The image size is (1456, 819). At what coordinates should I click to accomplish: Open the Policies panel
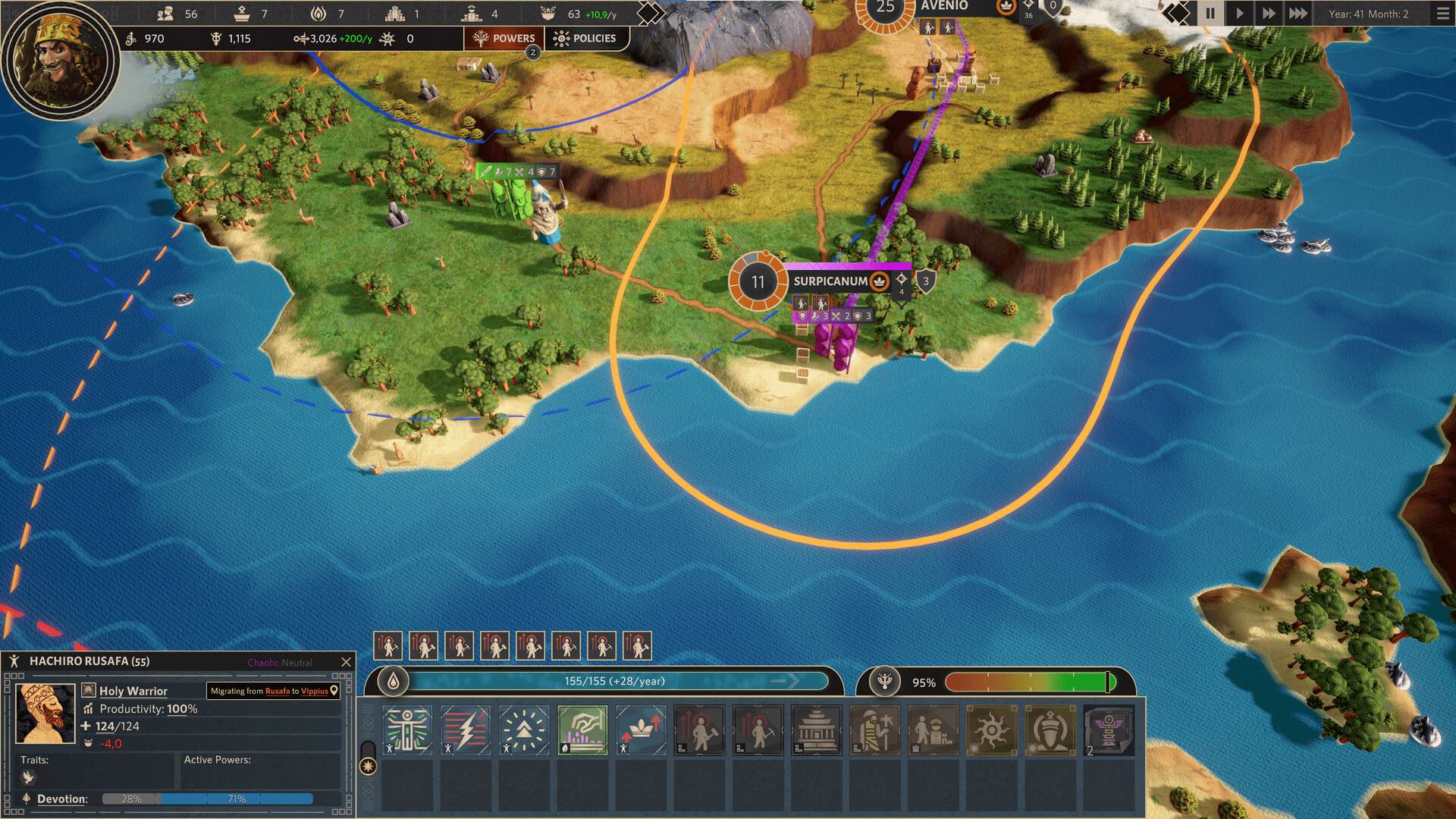coord(585,38)
